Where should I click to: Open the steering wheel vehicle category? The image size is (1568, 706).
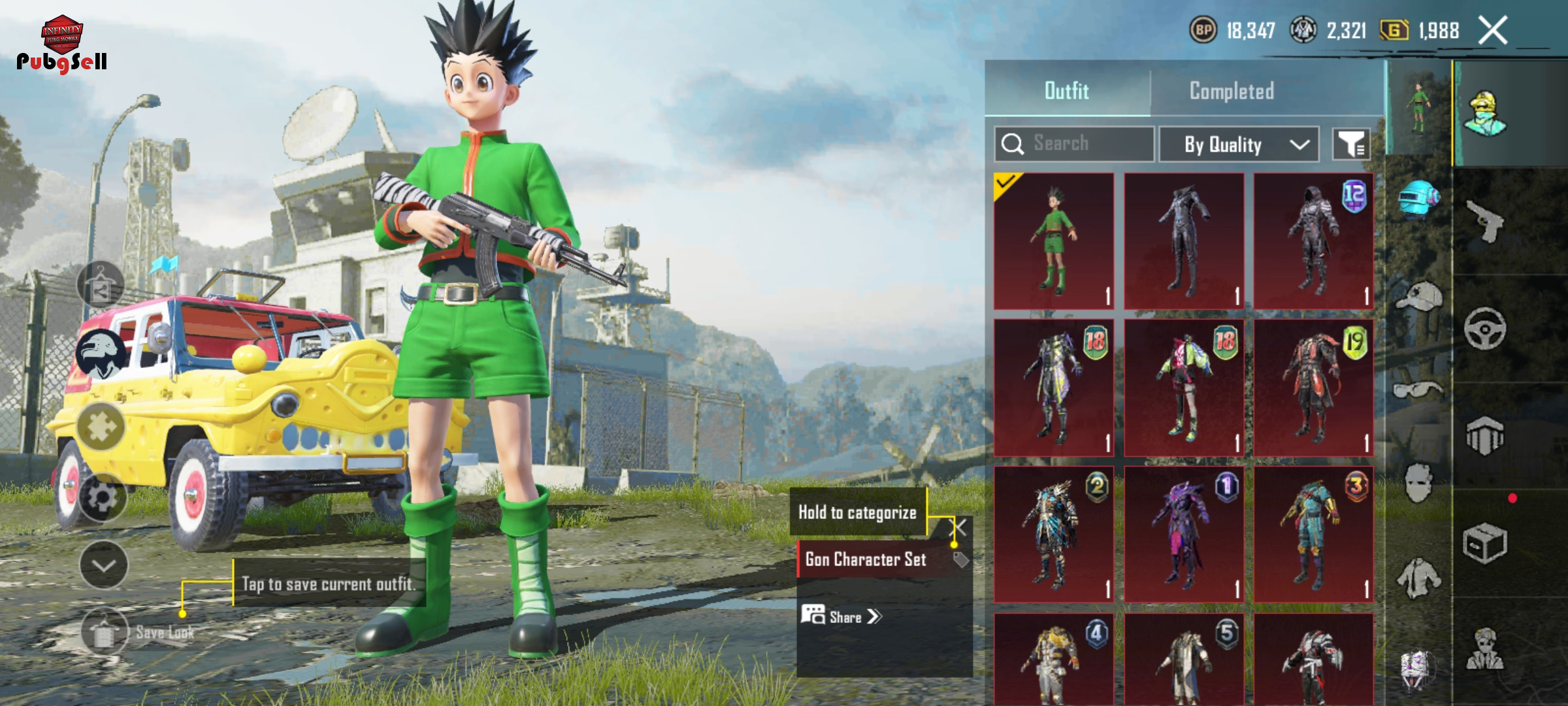pos(1485,329)
